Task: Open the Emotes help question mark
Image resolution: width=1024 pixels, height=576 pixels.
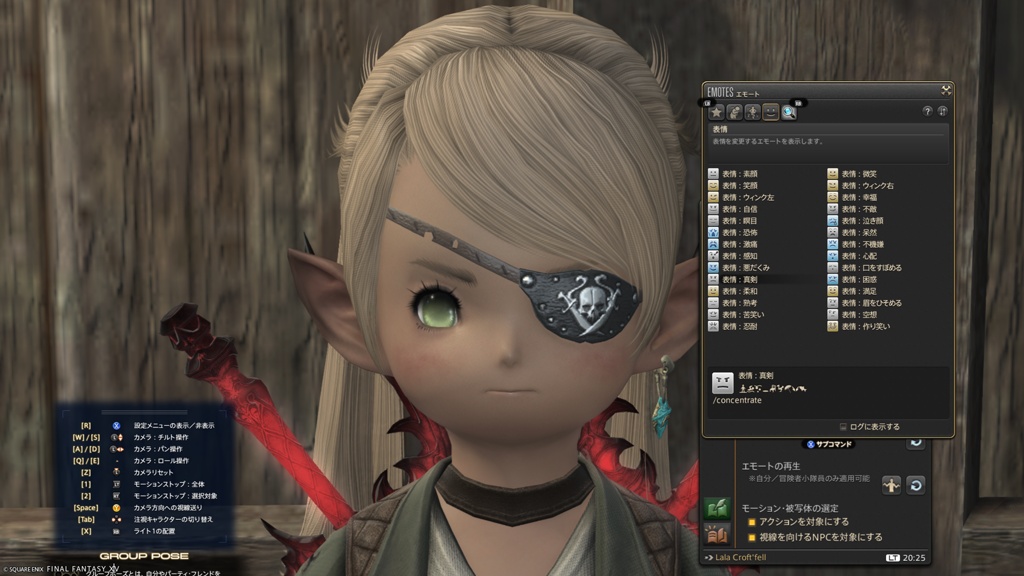Action: 927,111
